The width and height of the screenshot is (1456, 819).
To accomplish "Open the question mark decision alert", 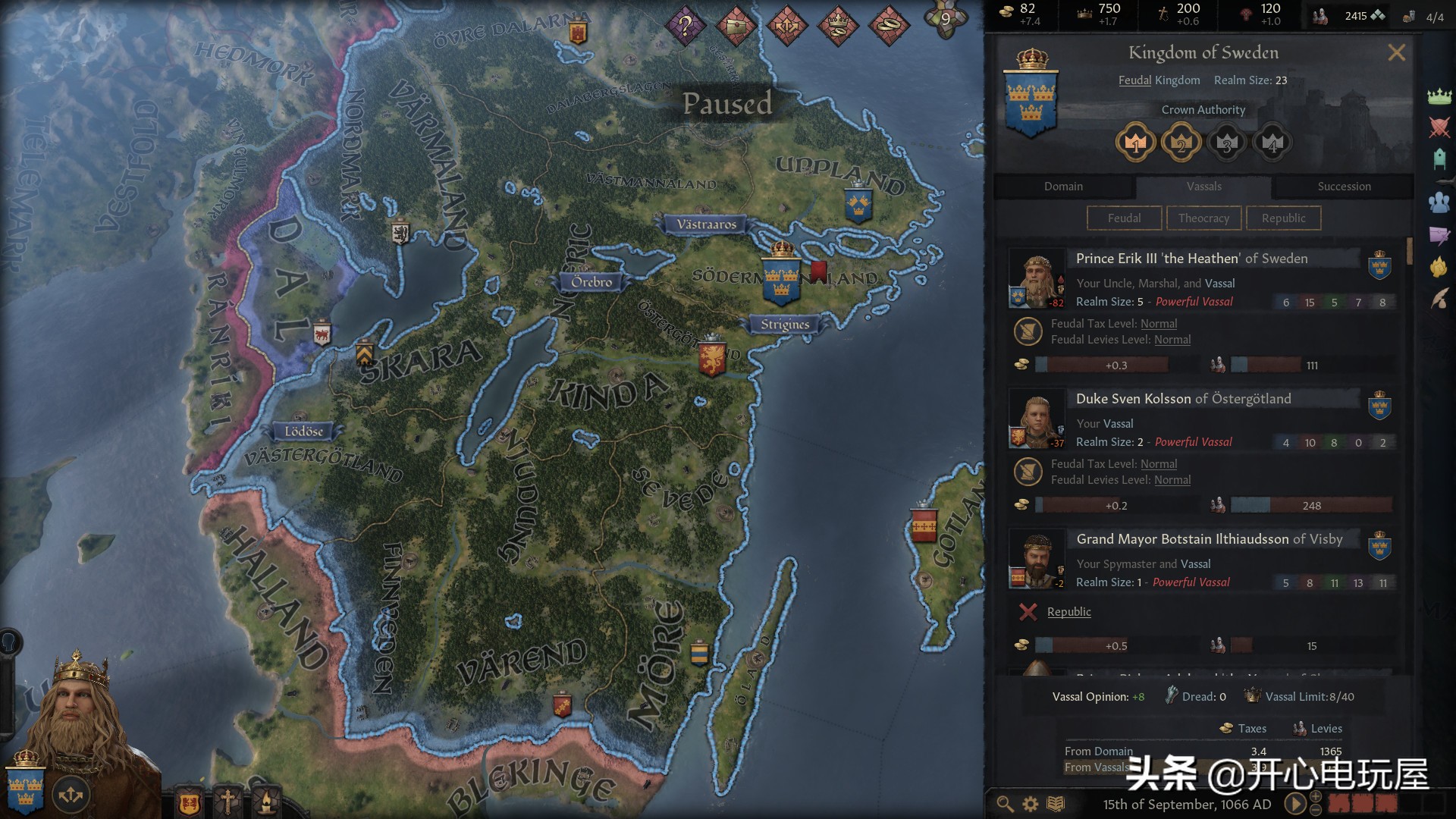I will pos(685,26).
